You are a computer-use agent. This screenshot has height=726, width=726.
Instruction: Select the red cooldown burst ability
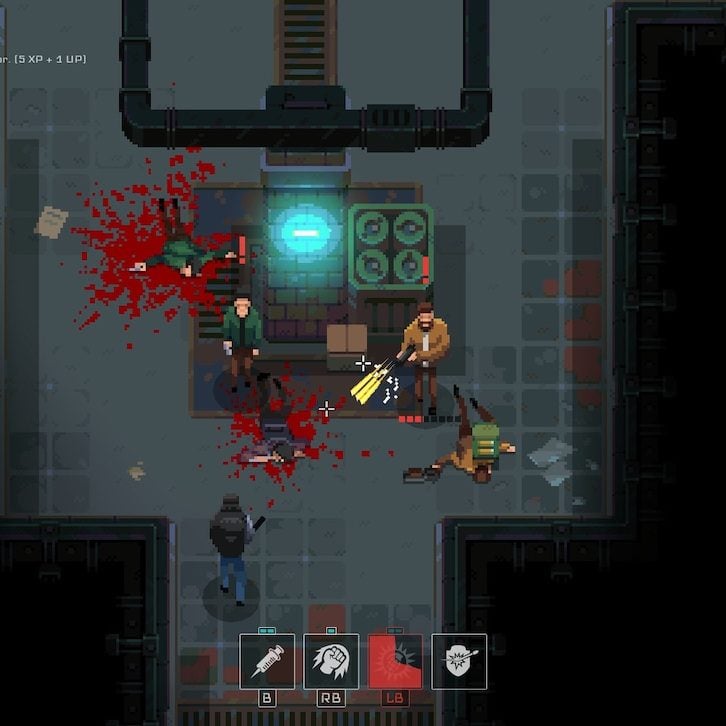click(x=395, y=661)
